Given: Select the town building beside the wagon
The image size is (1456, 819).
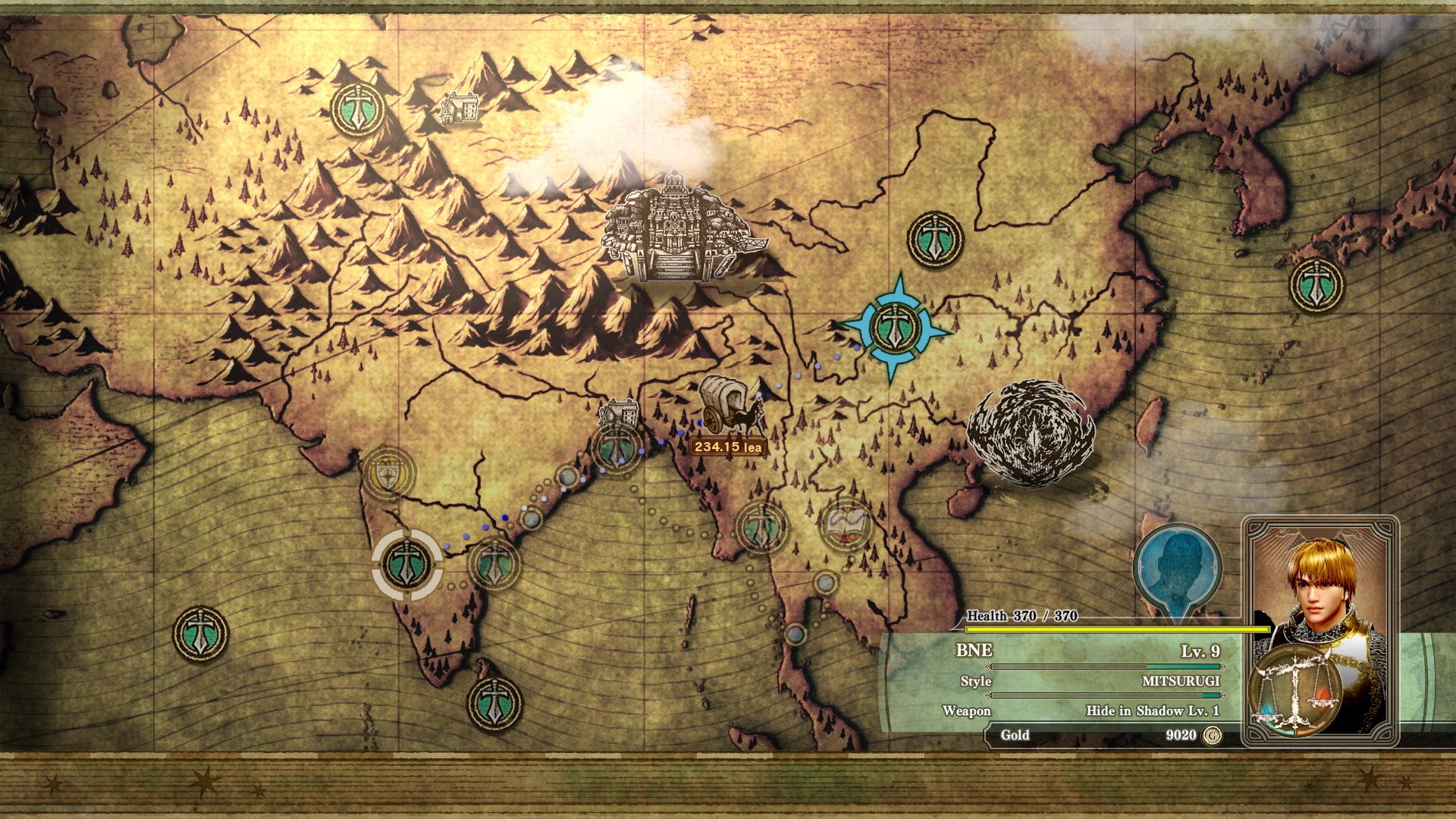Looking at the screenshot, I should coord(619,414).
